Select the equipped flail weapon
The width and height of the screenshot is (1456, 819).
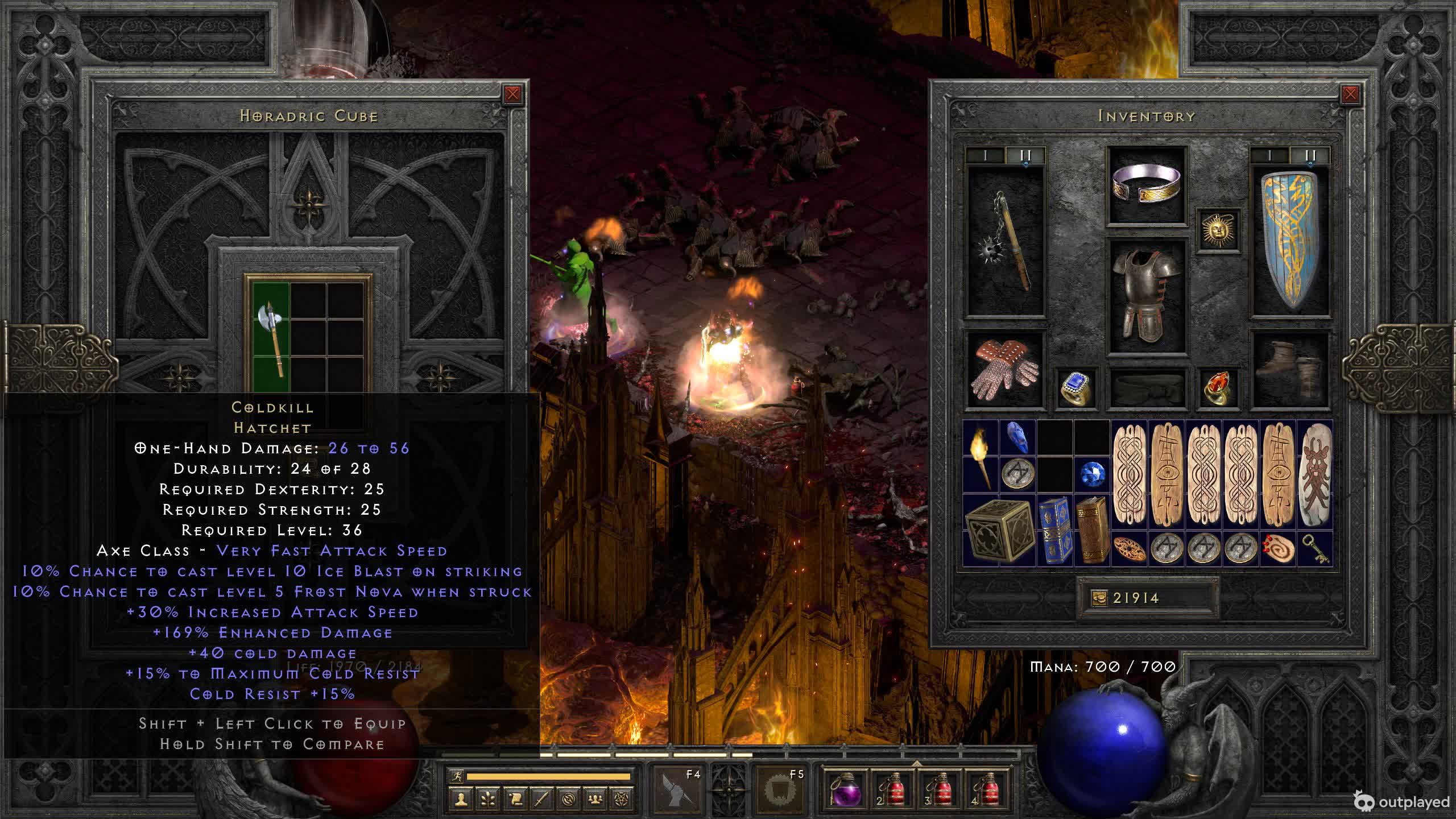(1006, 243)
